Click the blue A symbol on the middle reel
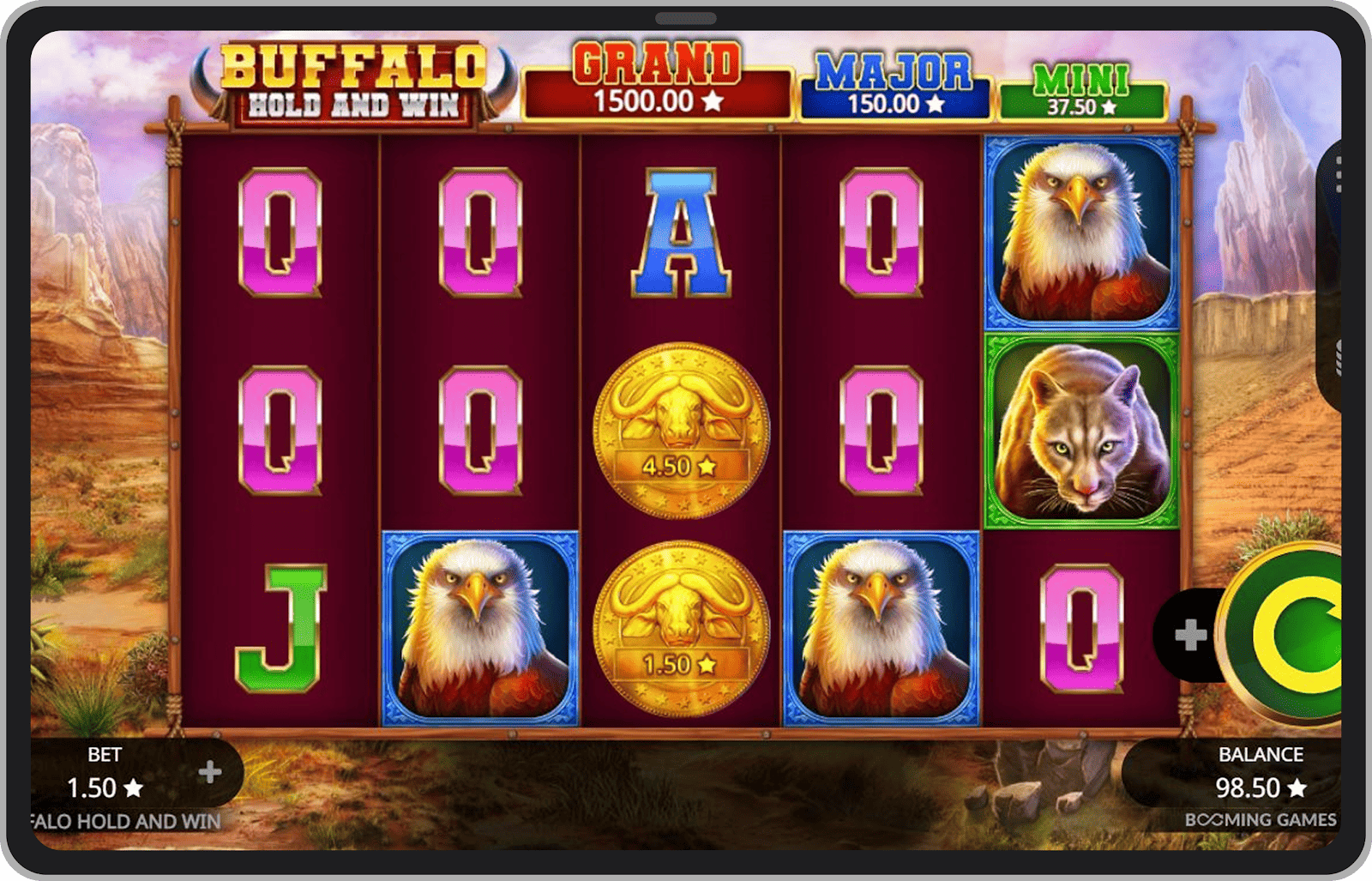Image resolution: width=1372 pixels, height=881 pixels. click(682, 232)
